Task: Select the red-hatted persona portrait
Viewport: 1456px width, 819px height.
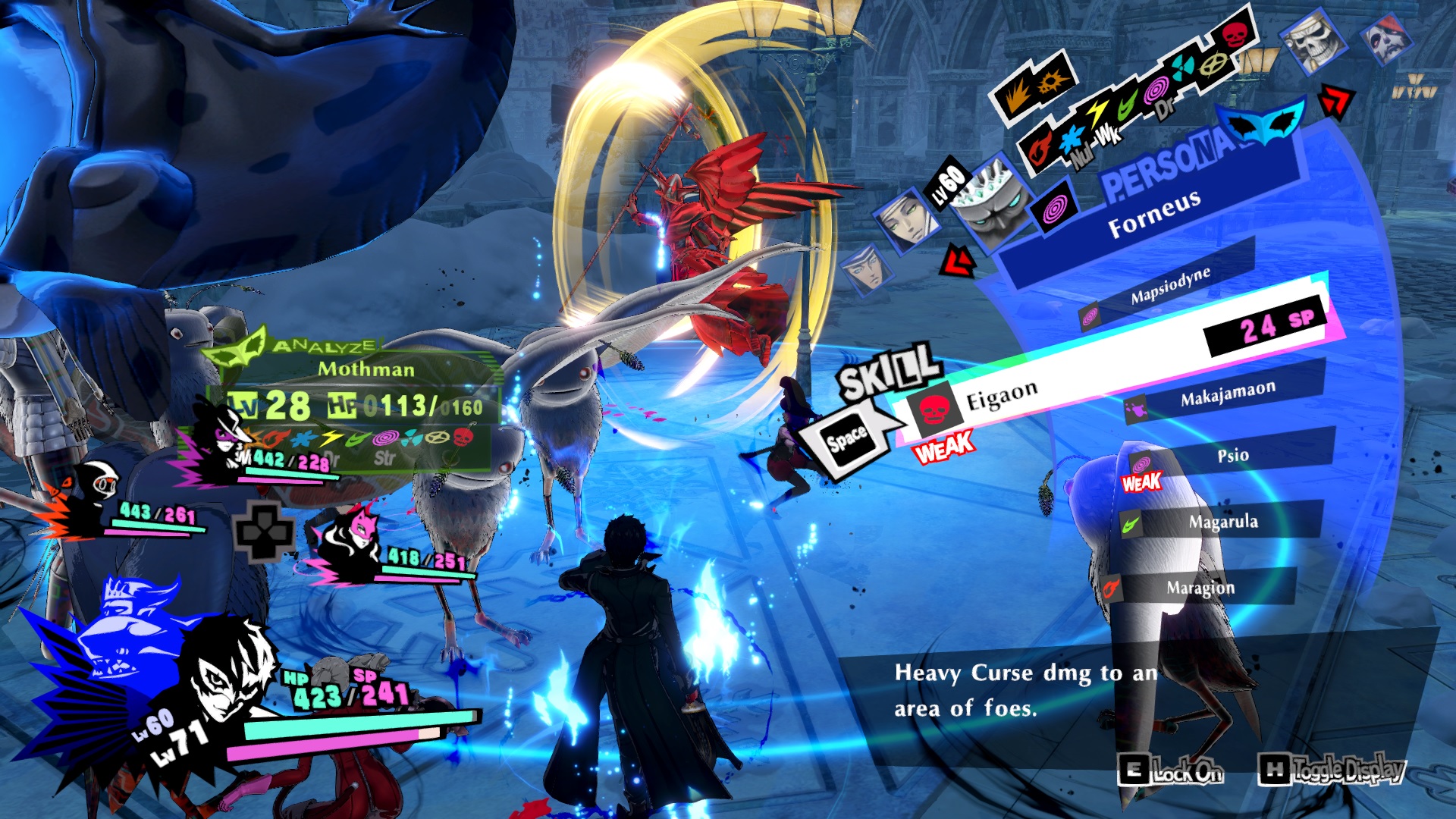Action: 1387,36
